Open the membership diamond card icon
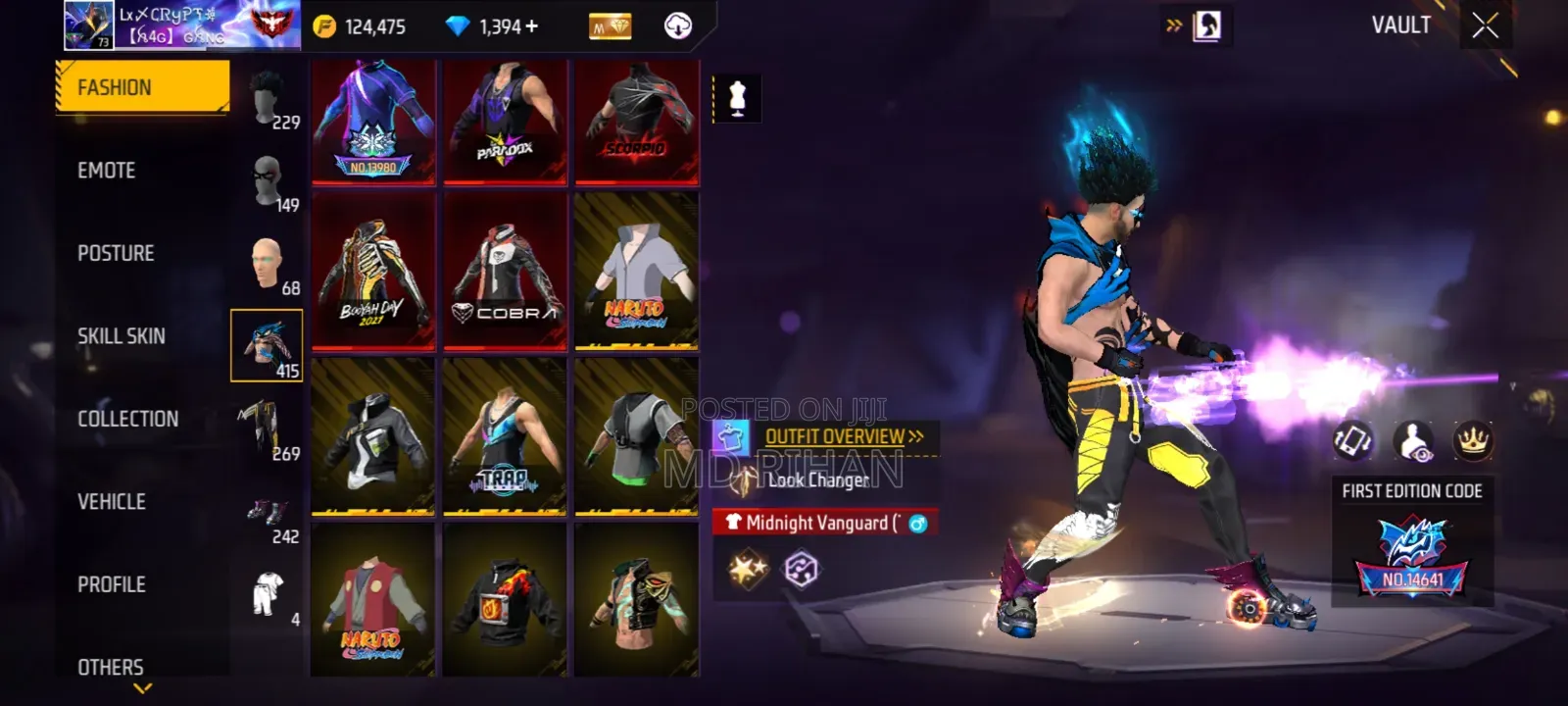The image size is (1568, 706). pos(609,26)
